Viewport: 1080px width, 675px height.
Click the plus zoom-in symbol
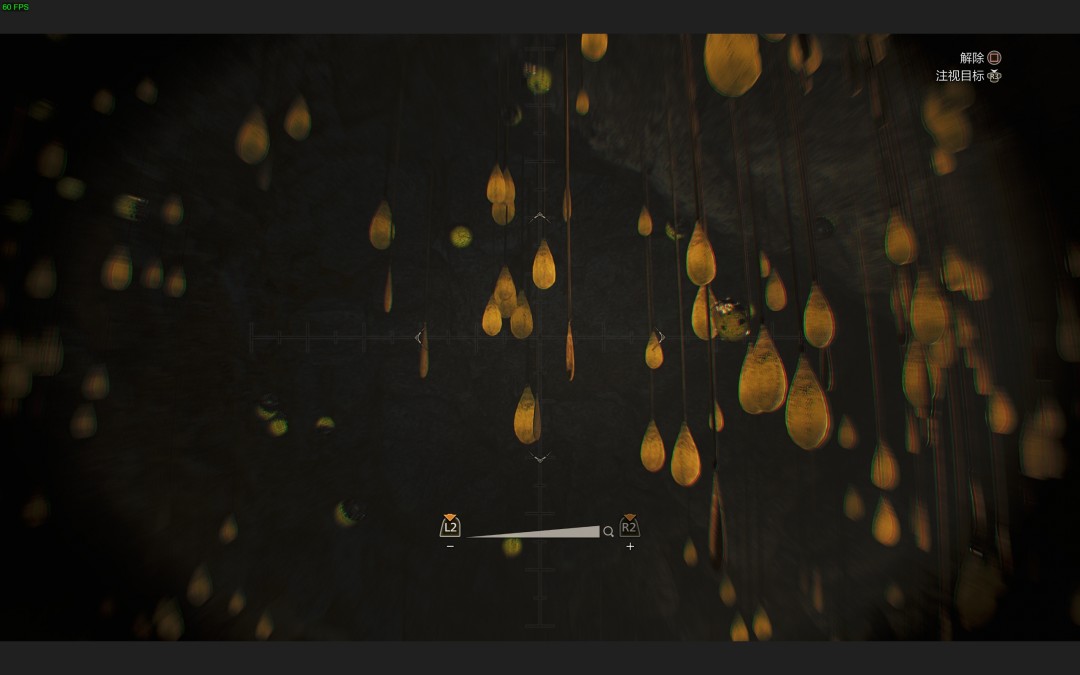tap(630, 547)
